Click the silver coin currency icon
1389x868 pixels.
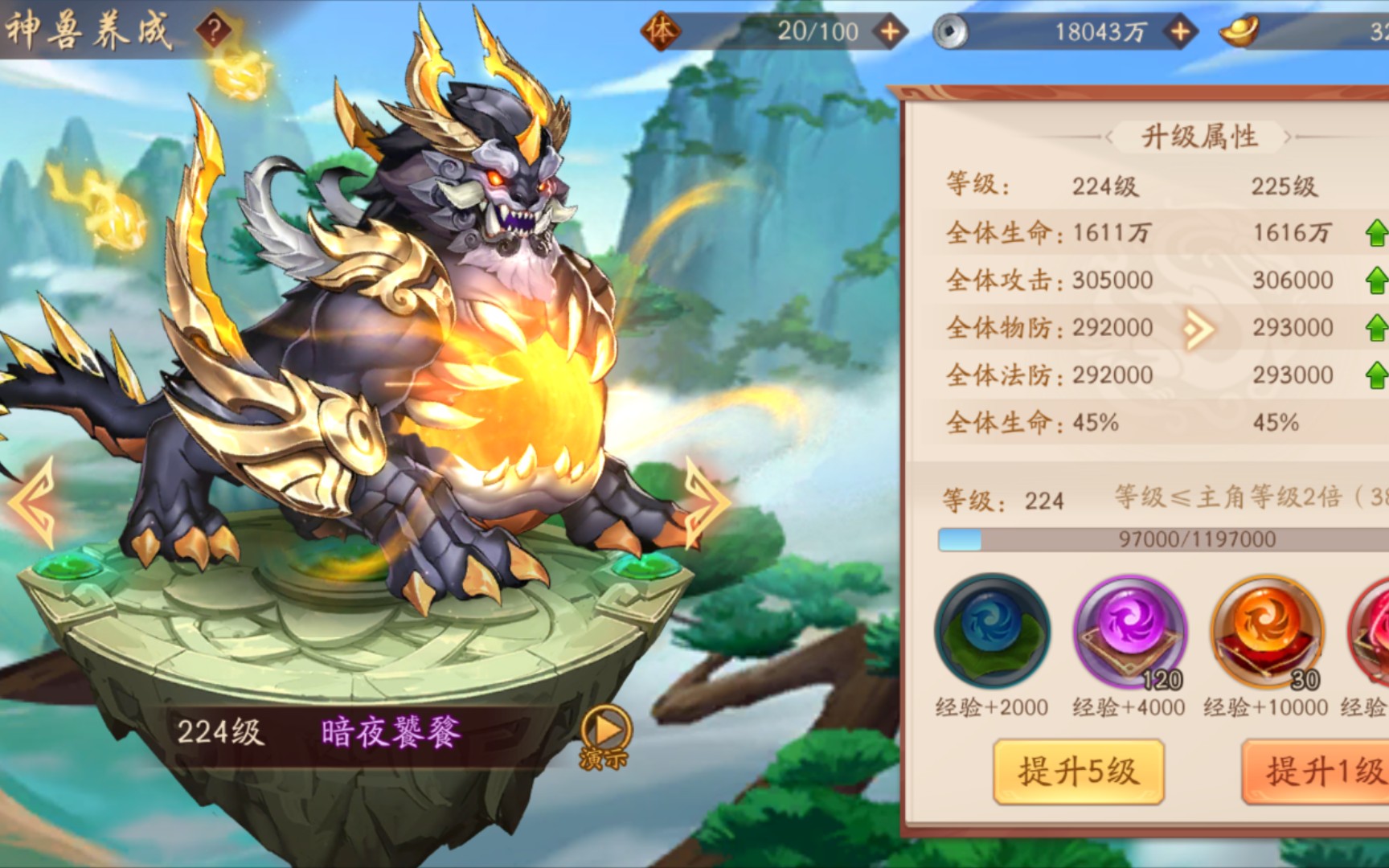(953, 32)
